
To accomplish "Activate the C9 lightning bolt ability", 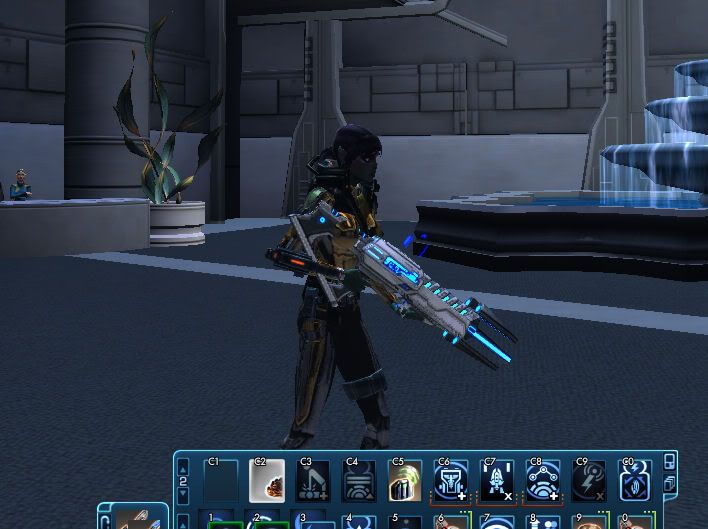I will point(589,481).
